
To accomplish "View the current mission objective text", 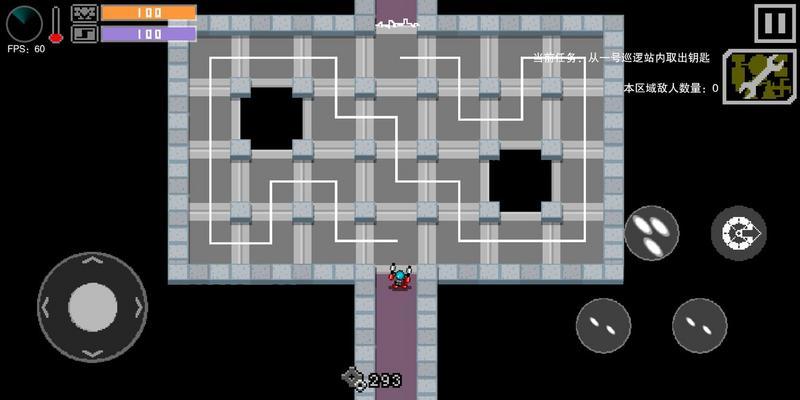I will (x=620, y=58).
